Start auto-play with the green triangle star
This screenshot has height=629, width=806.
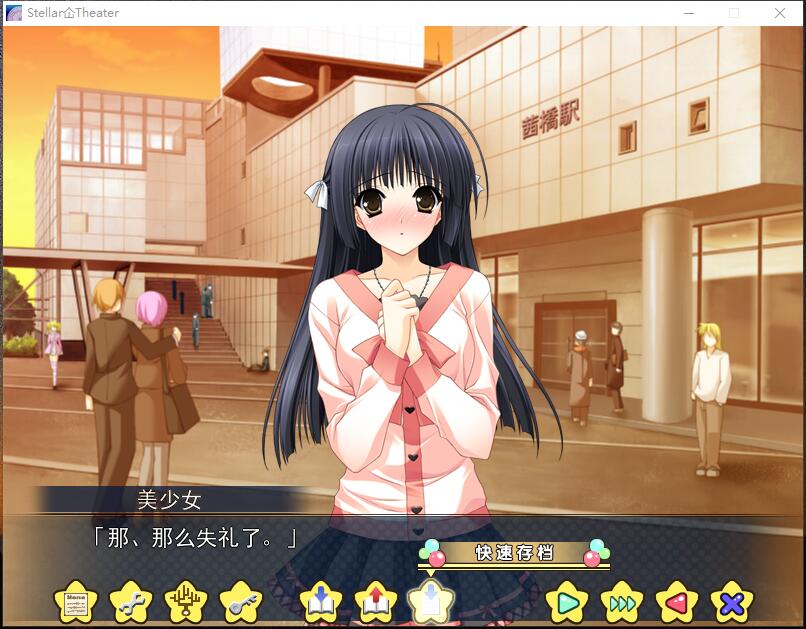coord(567,603)
